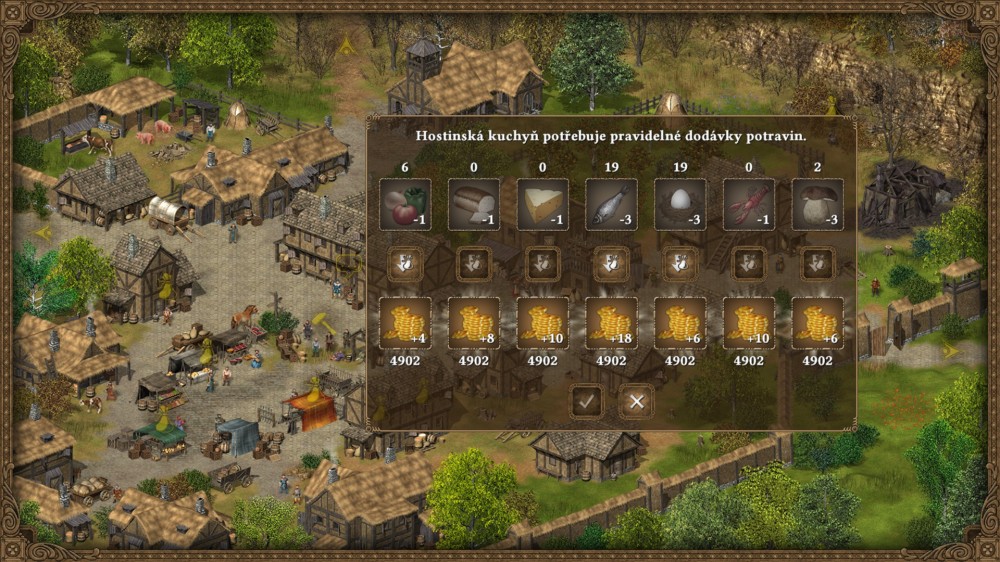Viewport: 1000px width, 562px height.
Task: Activate the delivery arrow button below cheese
Action: 543,264
